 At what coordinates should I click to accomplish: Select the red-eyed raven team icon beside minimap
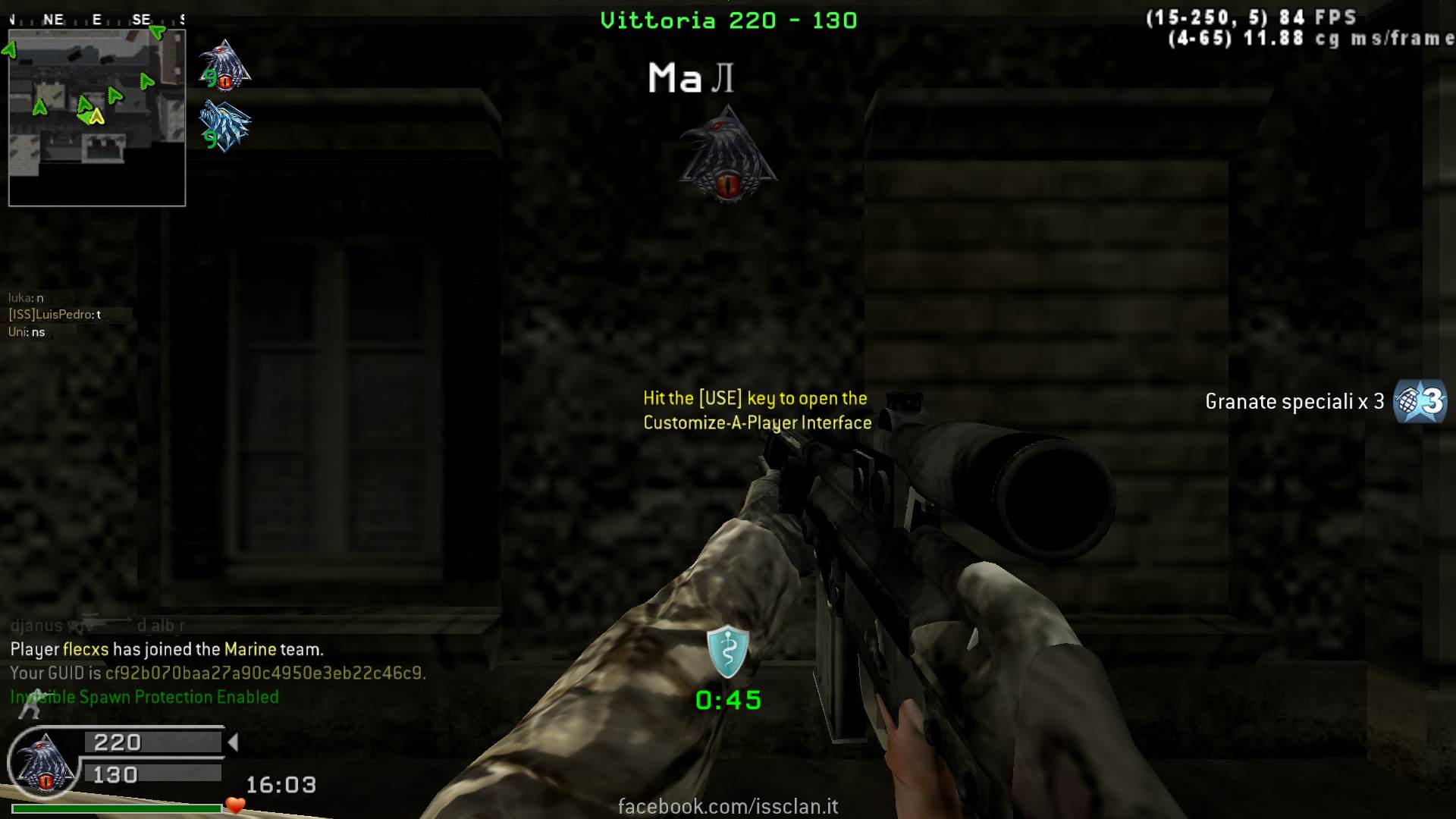(x=224, y=66)
